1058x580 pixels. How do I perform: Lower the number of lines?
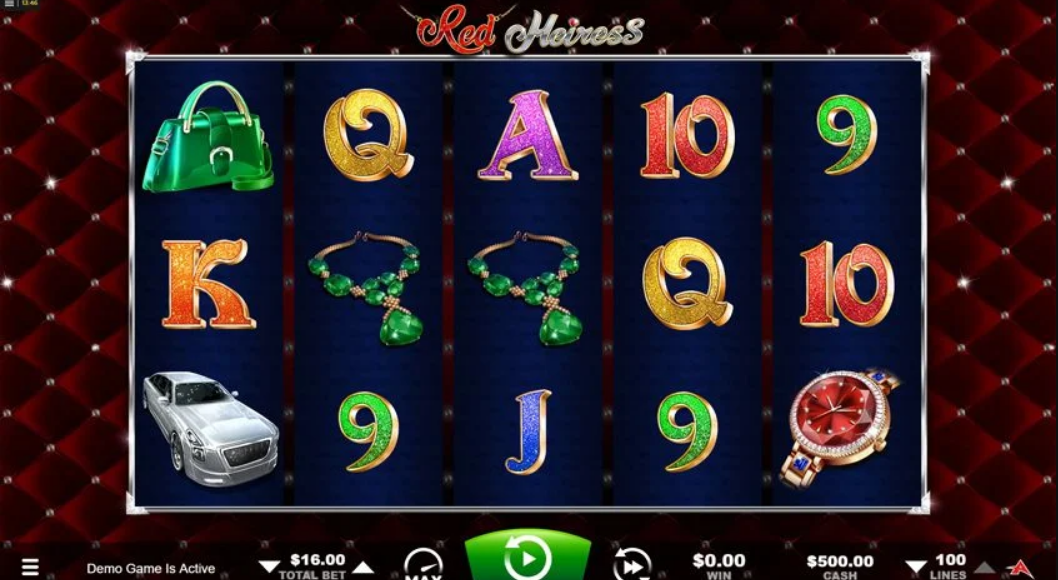(x=916, y=567)
